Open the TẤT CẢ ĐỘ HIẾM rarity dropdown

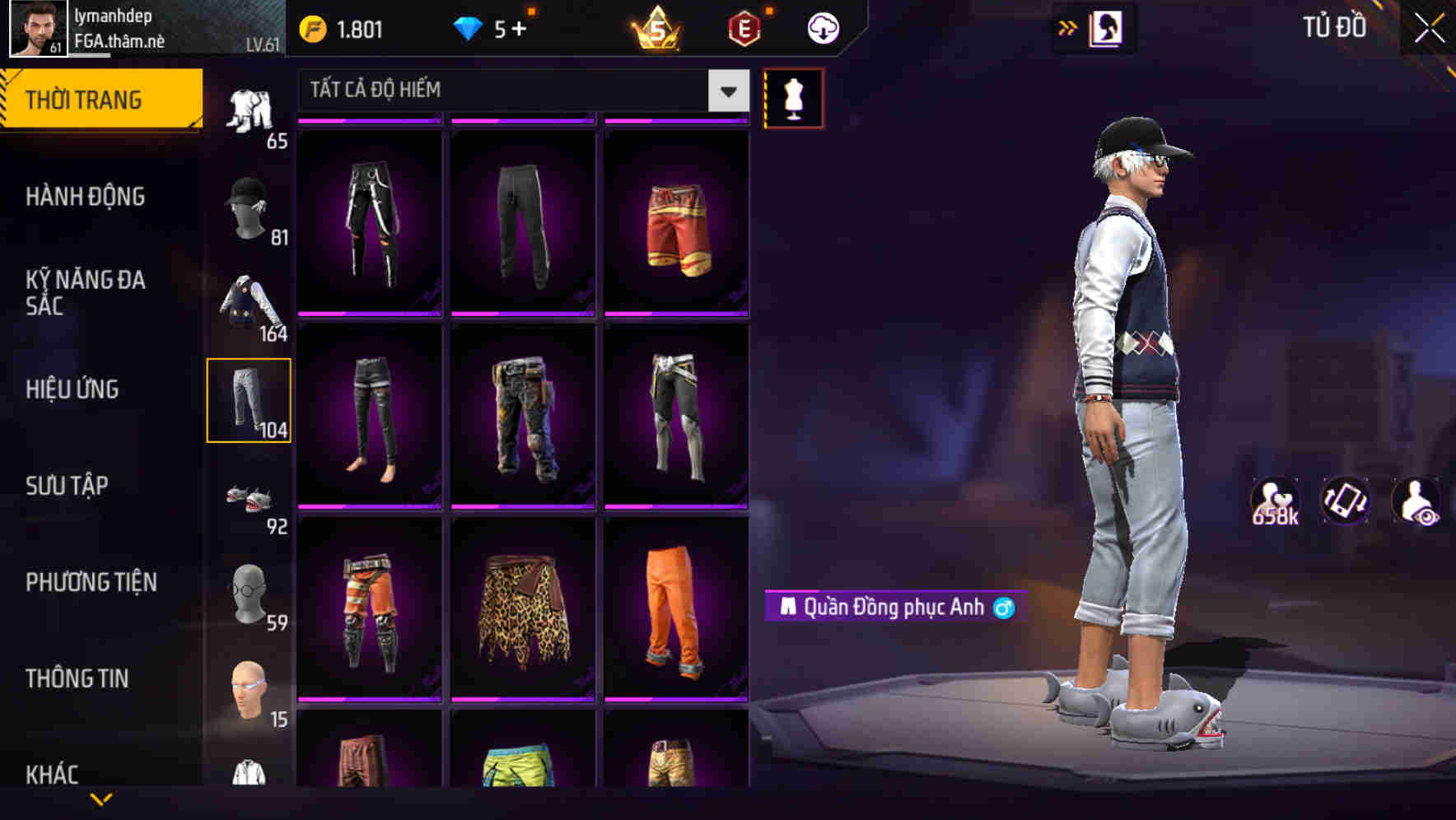pyautogui.click(x=519, y=91)
